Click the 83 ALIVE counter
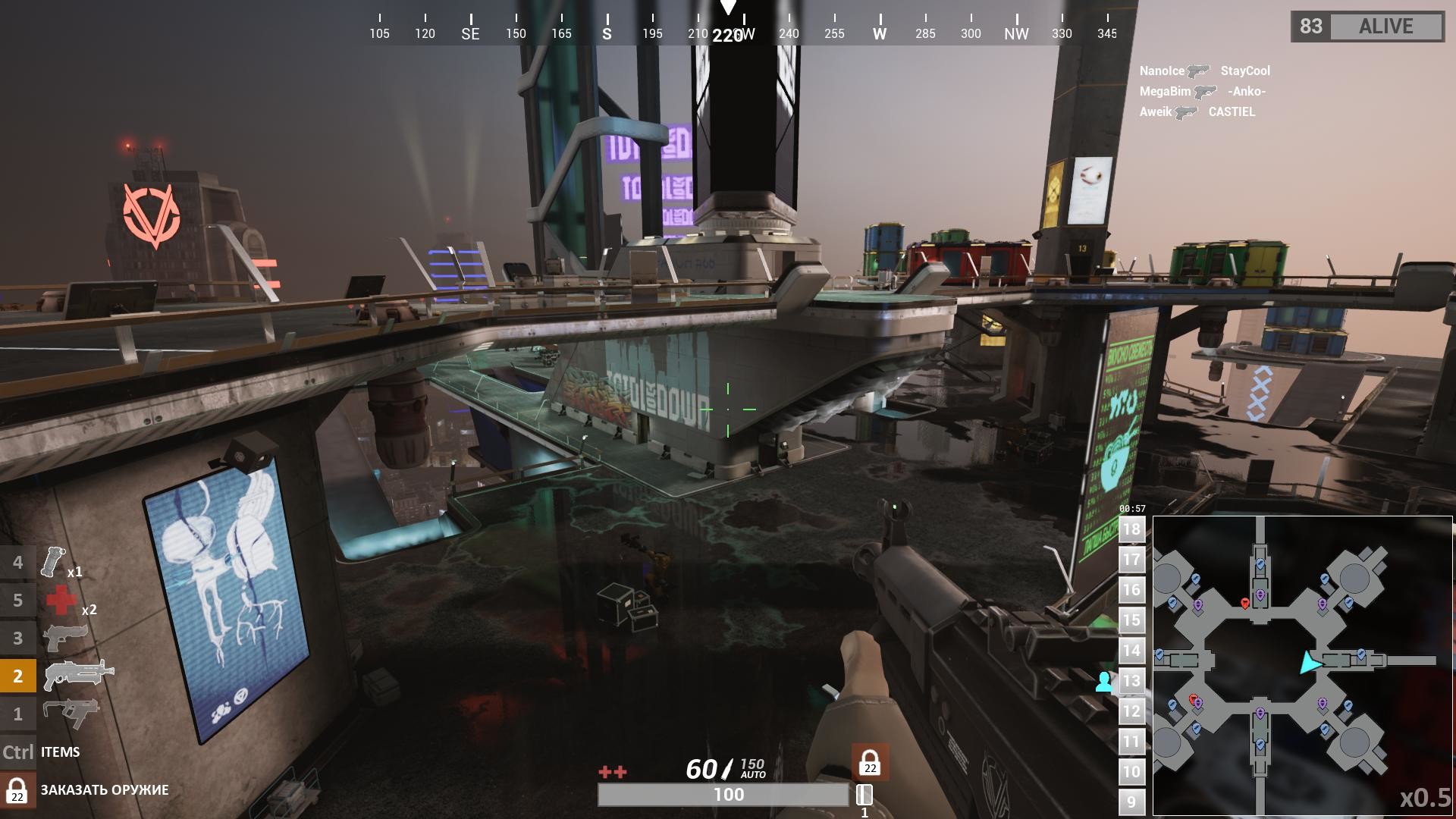 (x=1365, y=27)
